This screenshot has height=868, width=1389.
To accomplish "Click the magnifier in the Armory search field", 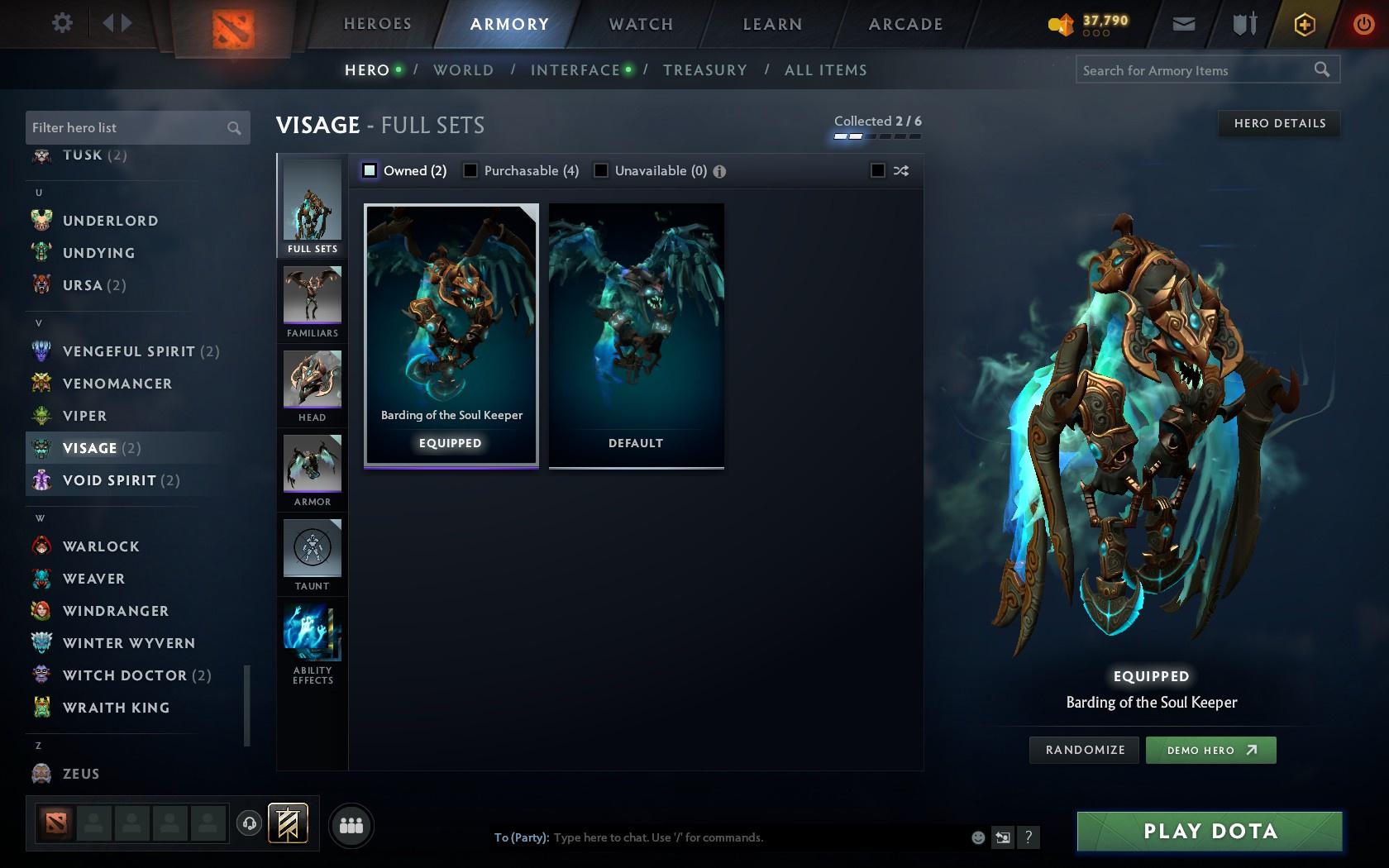I will [x=1320, y=70].
